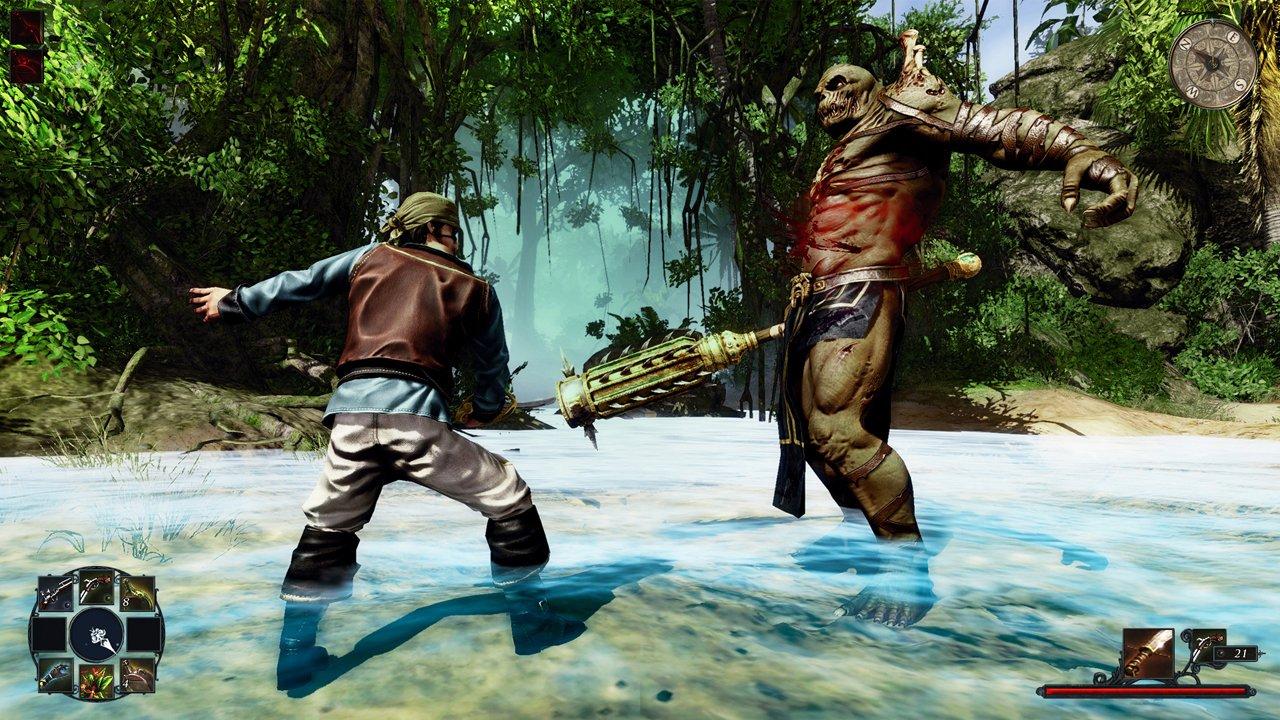Click the lower red status icon top-left
Screen dimensions: 1280x720
27,65
